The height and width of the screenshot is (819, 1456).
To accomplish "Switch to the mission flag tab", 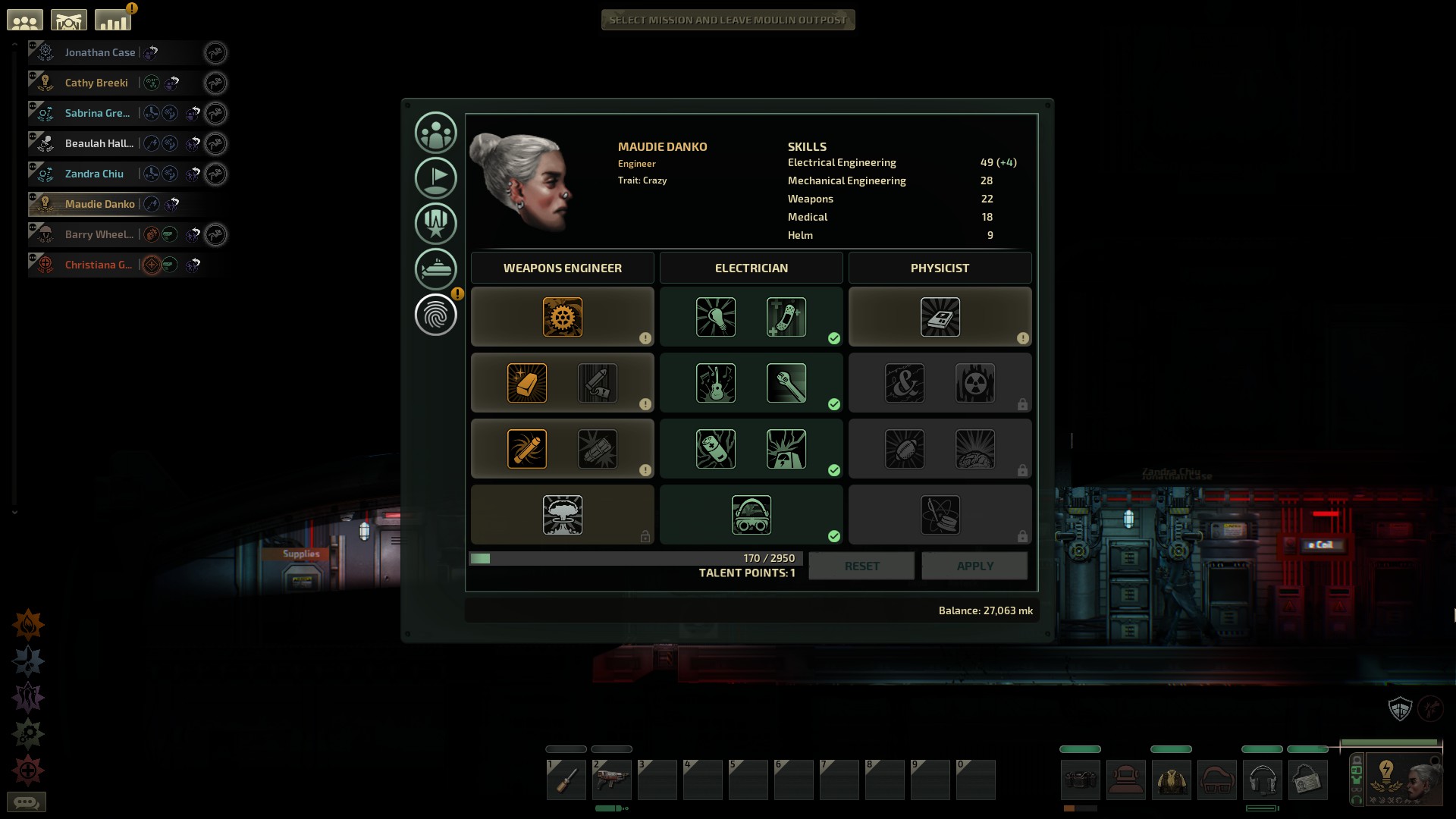I will pos(435,178).
